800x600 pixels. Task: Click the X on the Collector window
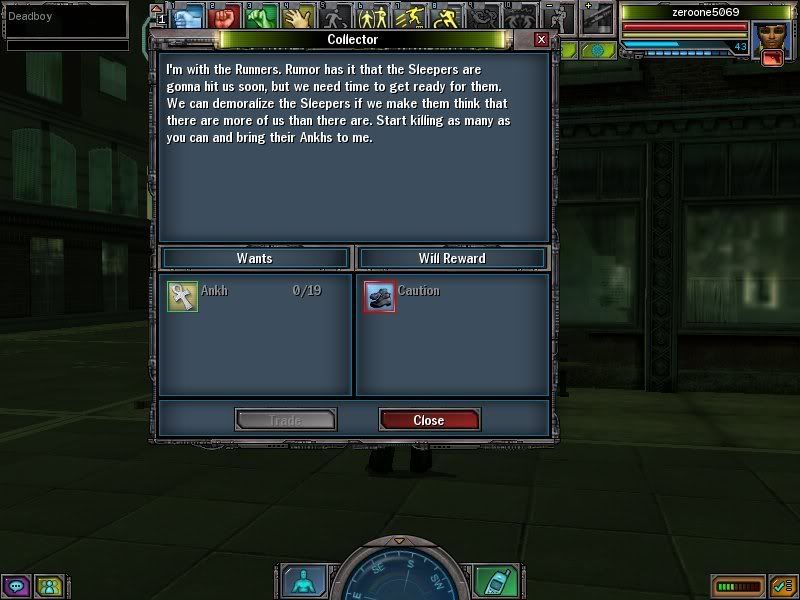541,39
